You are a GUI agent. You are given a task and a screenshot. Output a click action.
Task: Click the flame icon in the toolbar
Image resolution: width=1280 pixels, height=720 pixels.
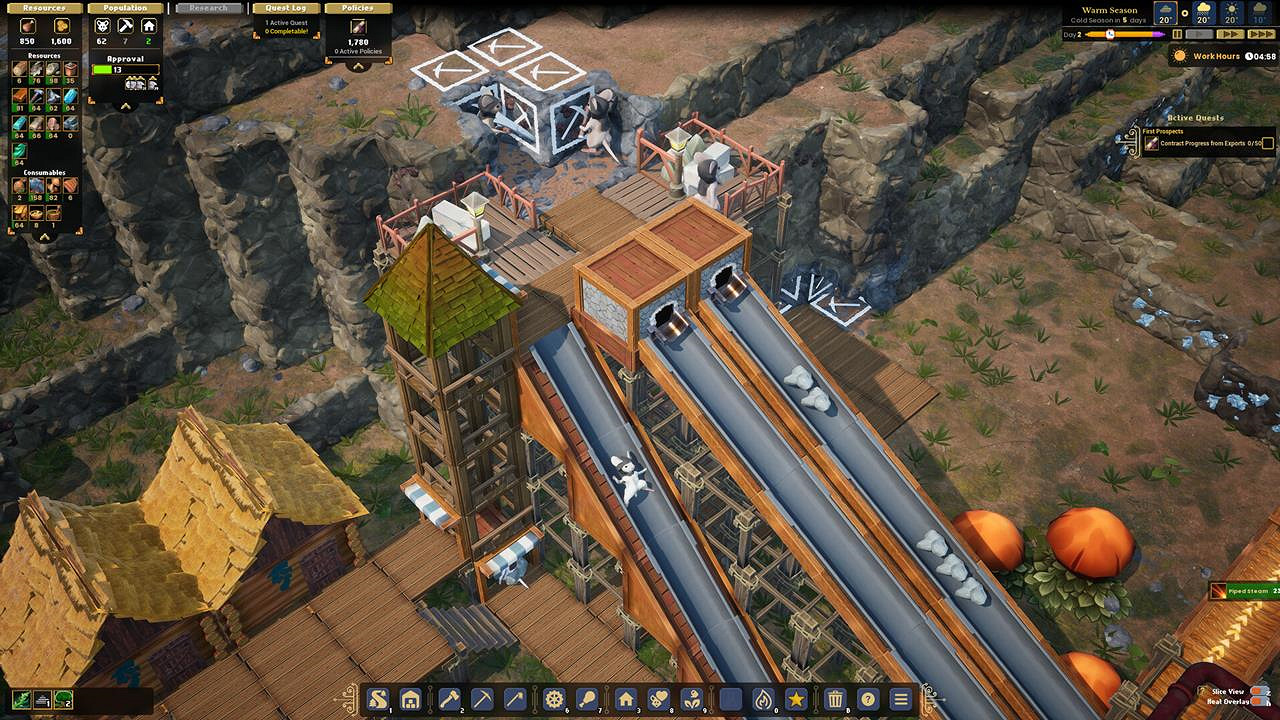click(764, 699)
